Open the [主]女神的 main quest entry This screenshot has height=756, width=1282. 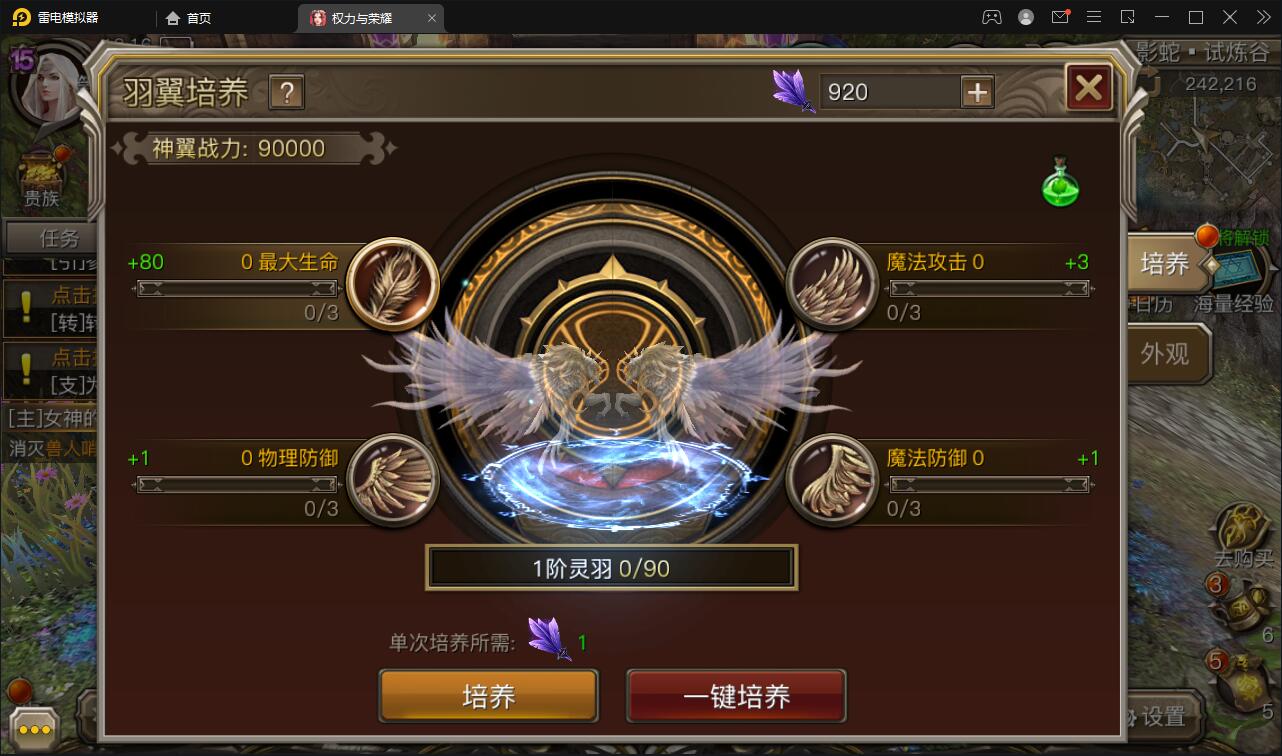(47, 418)
